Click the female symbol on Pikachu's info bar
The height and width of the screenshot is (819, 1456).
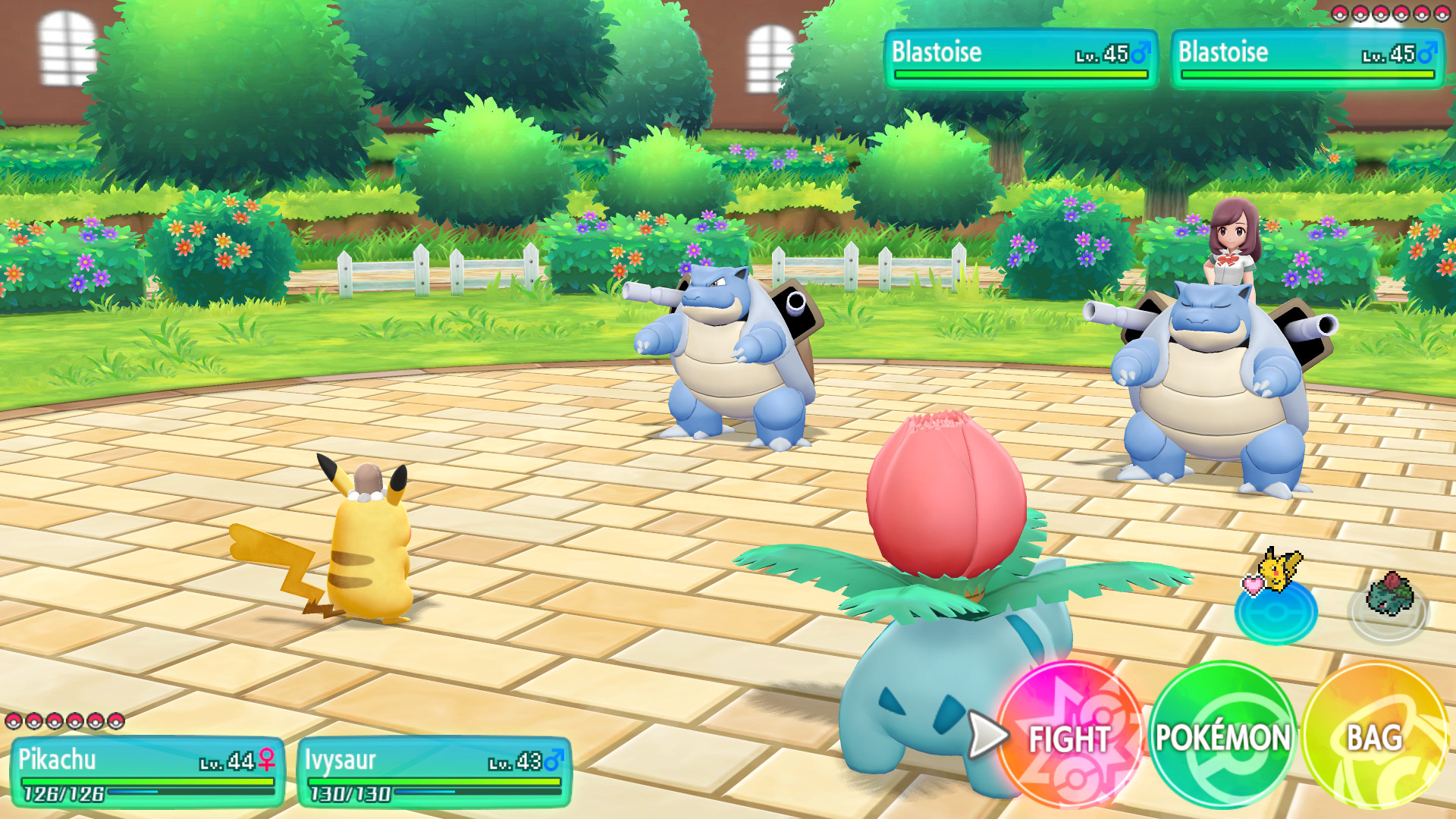(x=268, y=758)
